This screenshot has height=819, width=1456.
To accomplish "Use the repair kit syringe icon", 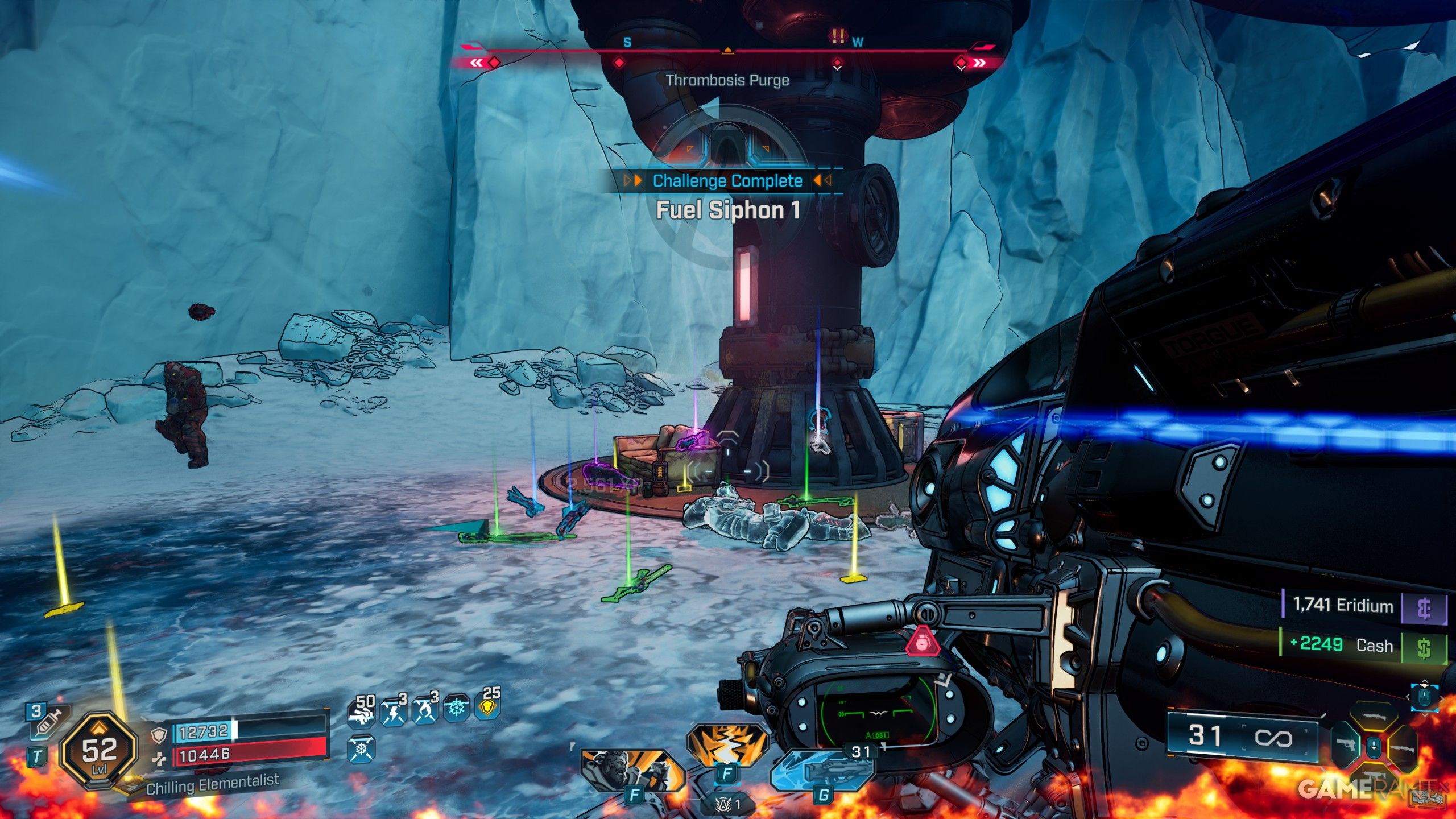I will coord(49,723).
